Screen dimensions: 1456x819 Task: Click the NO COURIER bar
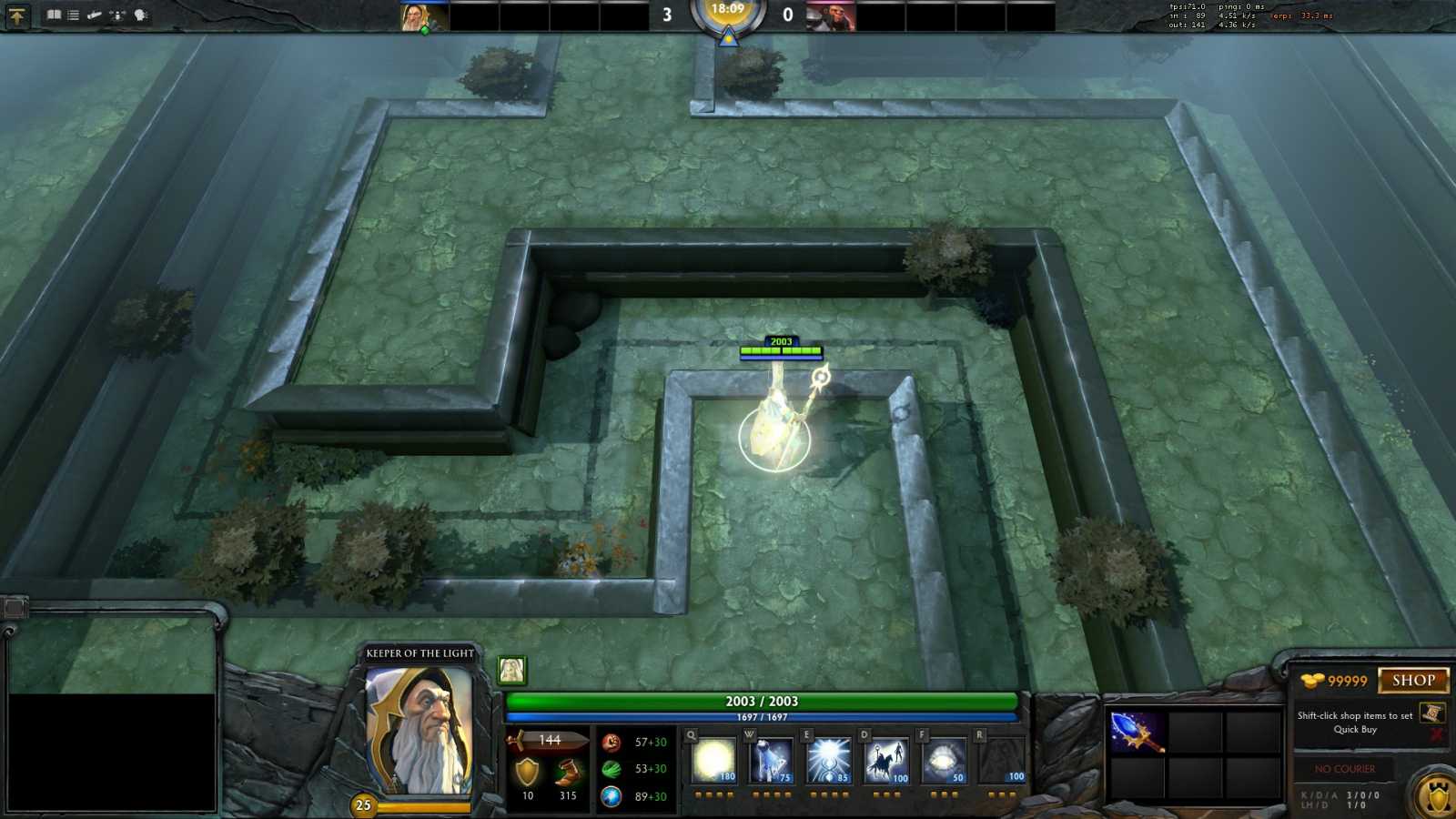click(x=1344, y=769)
